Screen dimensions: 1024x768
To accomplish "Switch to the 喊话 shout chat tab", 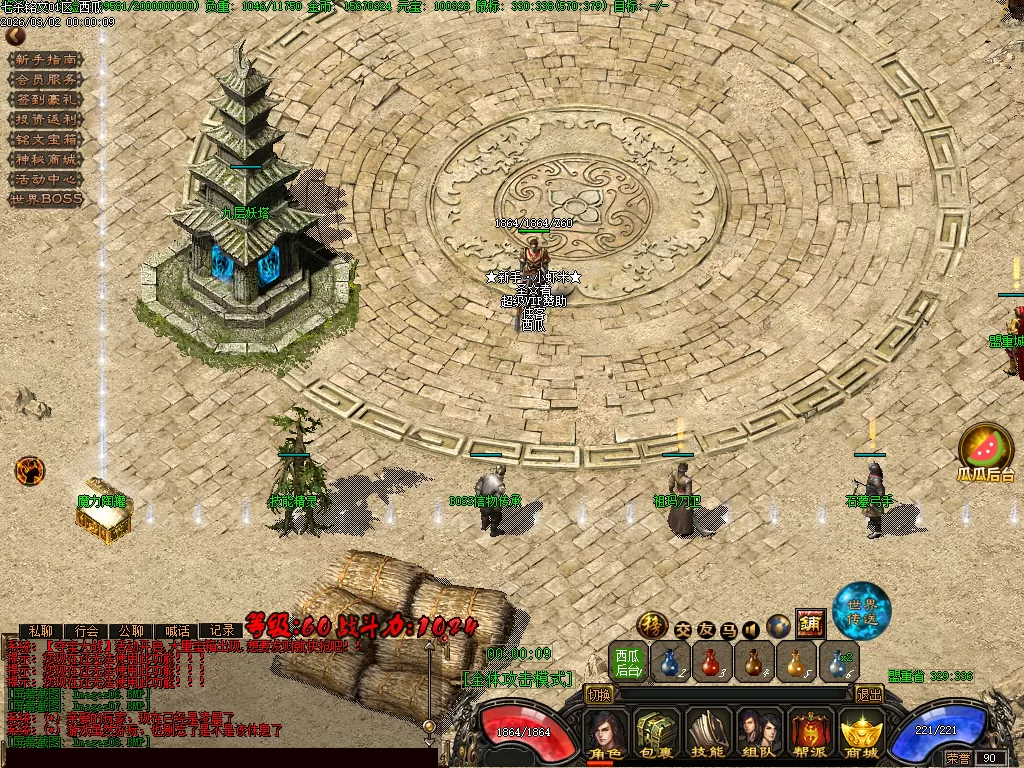I will [177, 631].
